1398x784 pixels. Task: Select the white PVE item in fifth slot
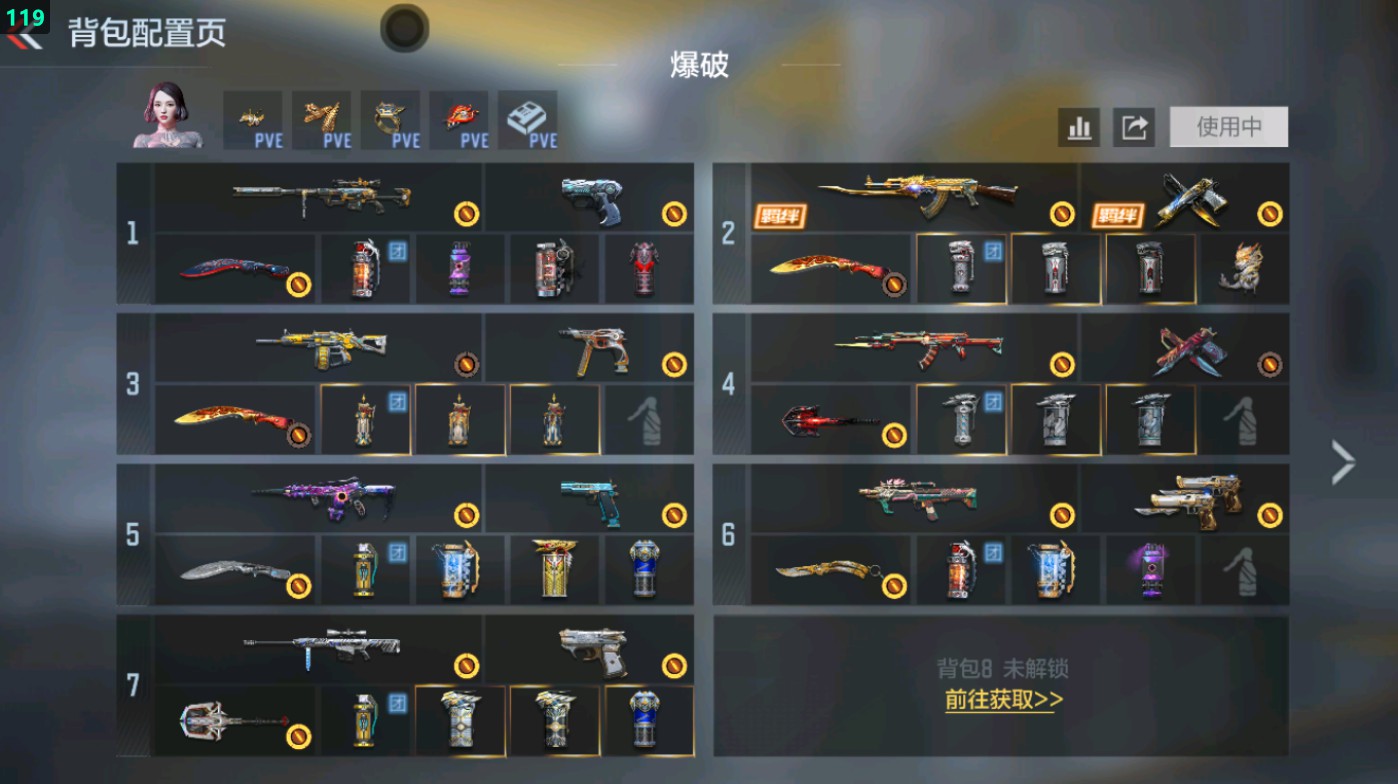[526, 118]
